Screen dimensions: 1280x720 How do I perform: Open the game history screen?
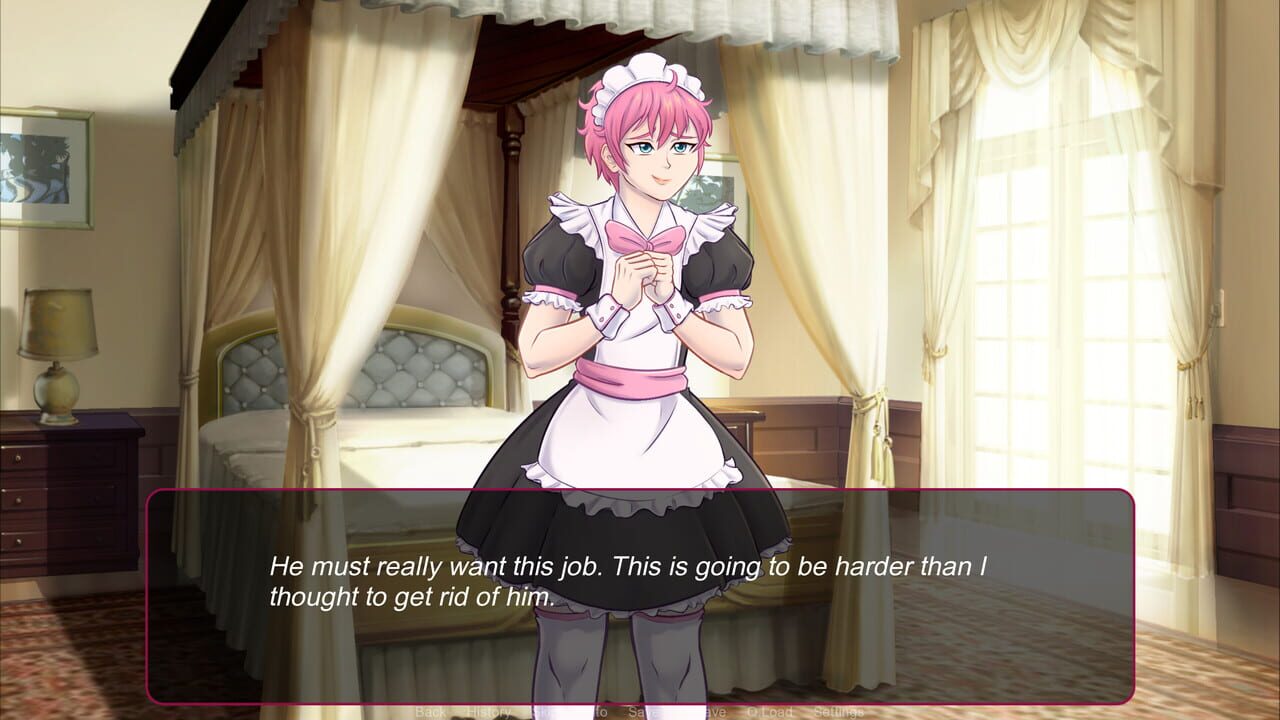click(489, 712)
